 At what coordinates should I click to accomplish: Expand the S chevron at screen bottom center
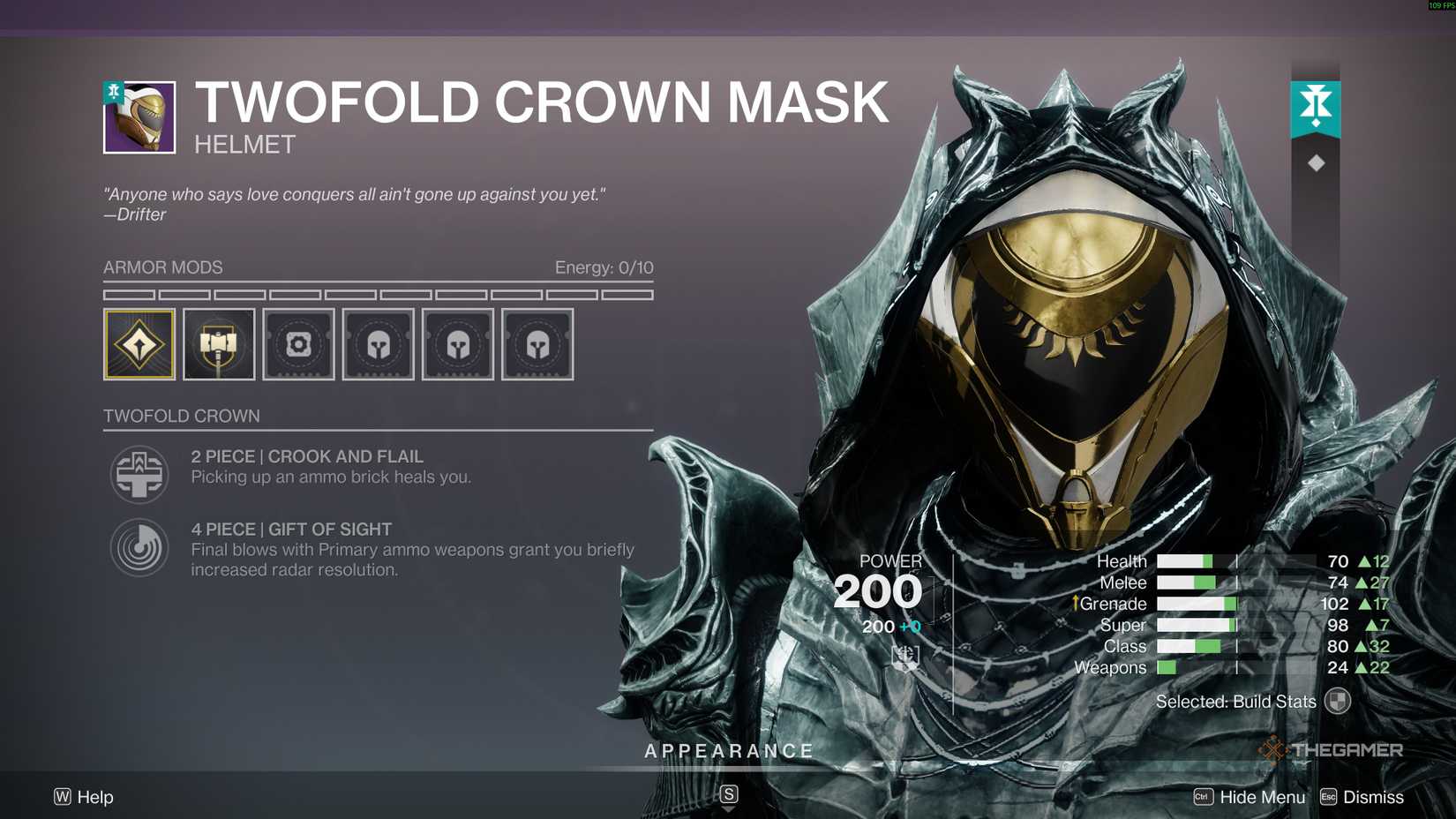(728, 793)
